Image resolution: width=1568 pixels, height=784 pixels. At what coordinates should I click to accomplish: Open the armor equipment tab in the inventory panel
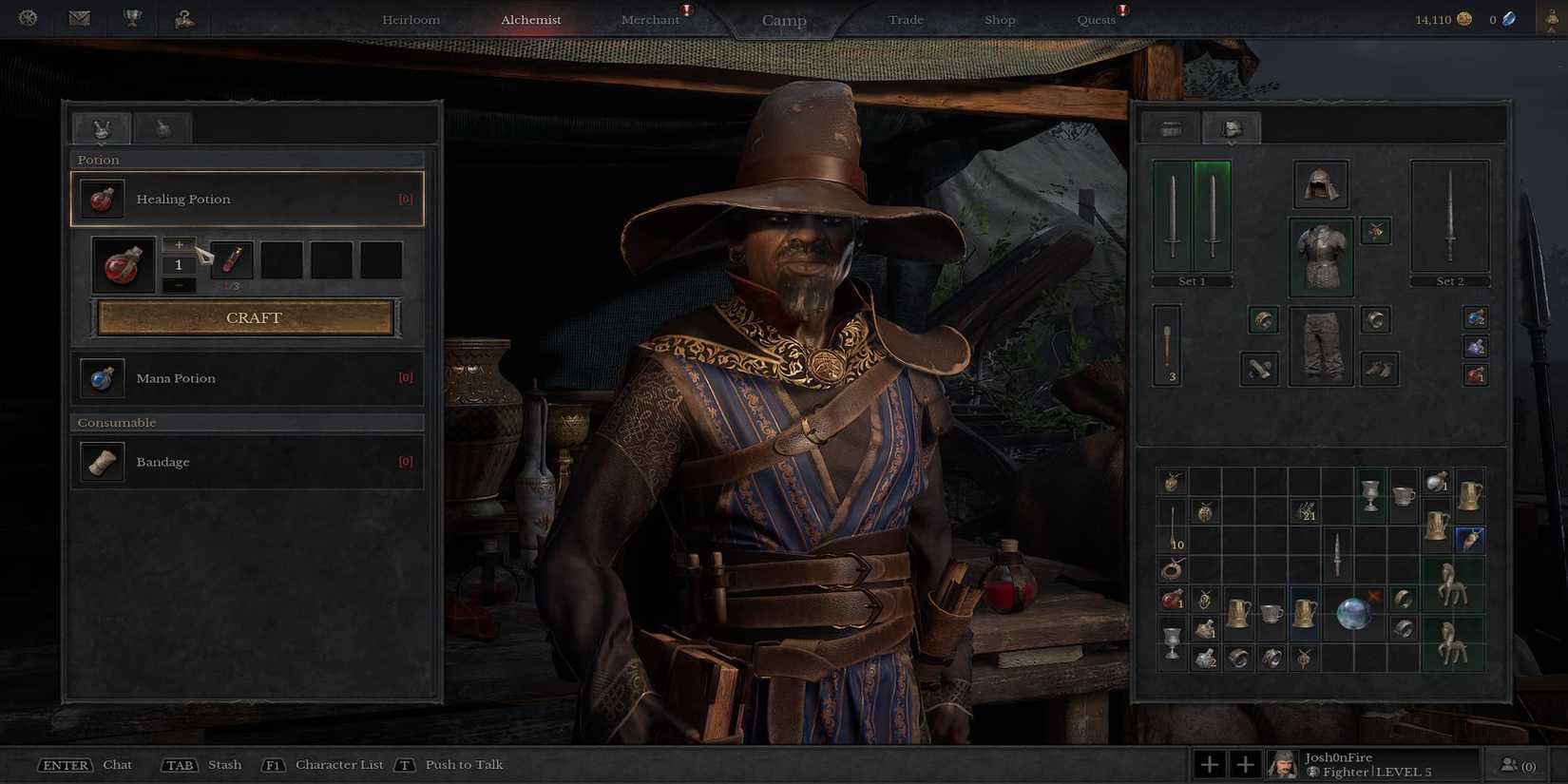click(1231, 127)
